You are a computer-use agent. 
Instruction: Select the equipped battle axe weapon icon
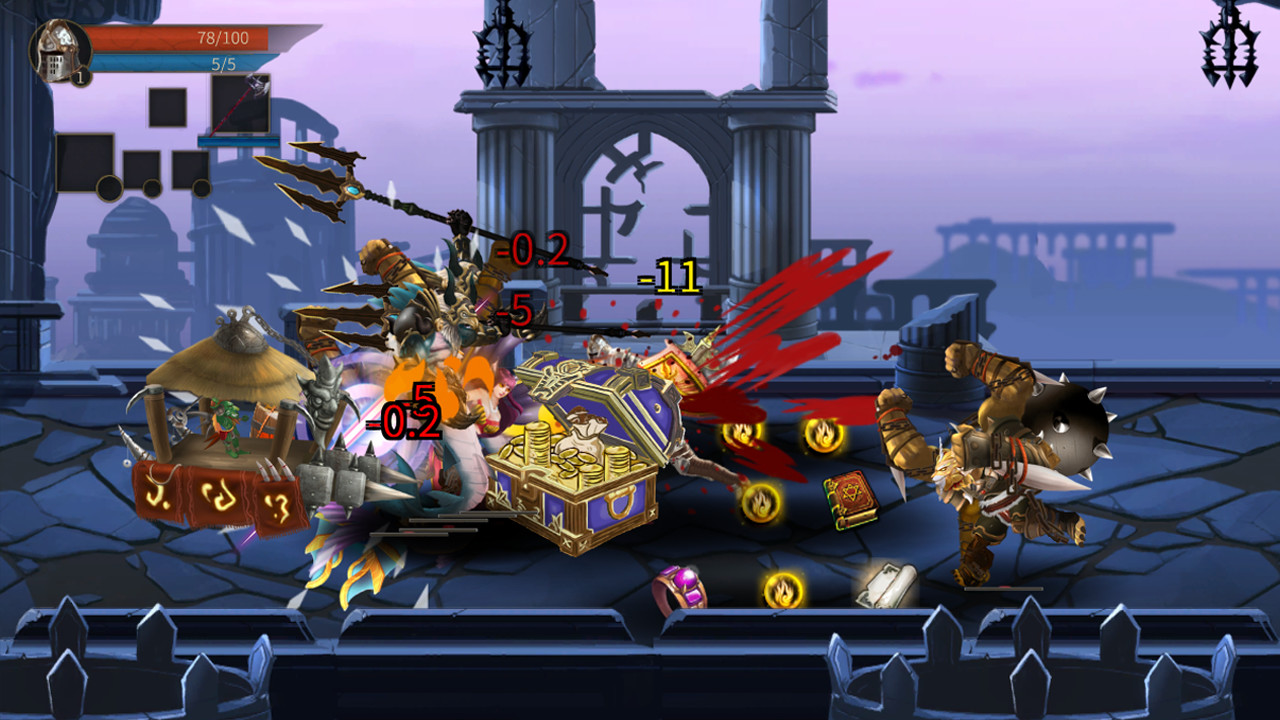pyautogui.click(x=242, y=104)
